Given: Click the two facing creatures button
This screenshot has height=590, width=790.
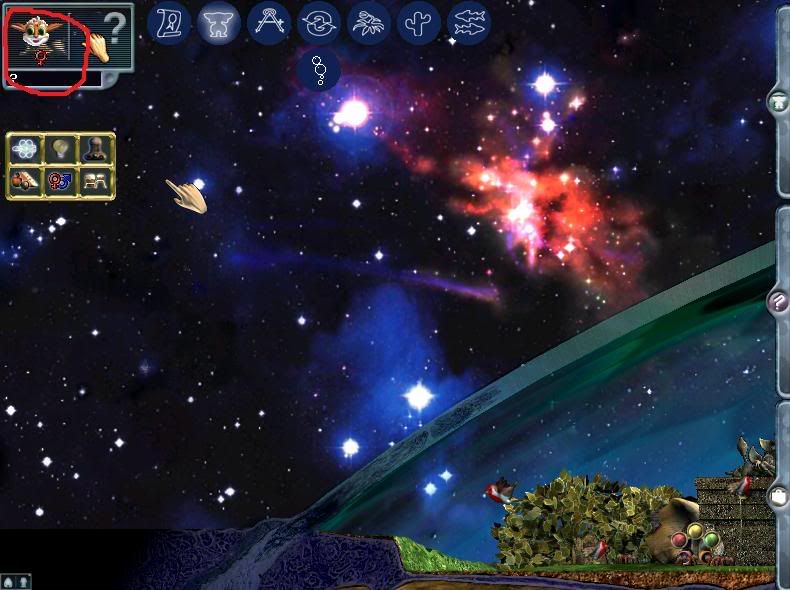Looking at the screenshot, I should [94, 181].
